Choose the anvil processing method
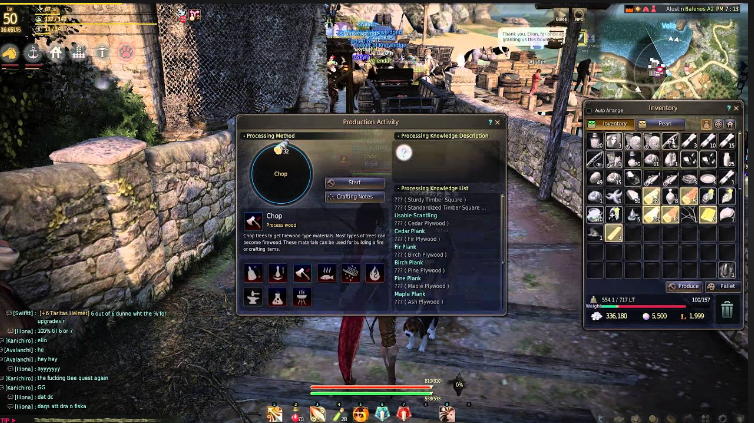Image resolution: width=754 pixels, height=423 pixels. (x=254, y=296)
